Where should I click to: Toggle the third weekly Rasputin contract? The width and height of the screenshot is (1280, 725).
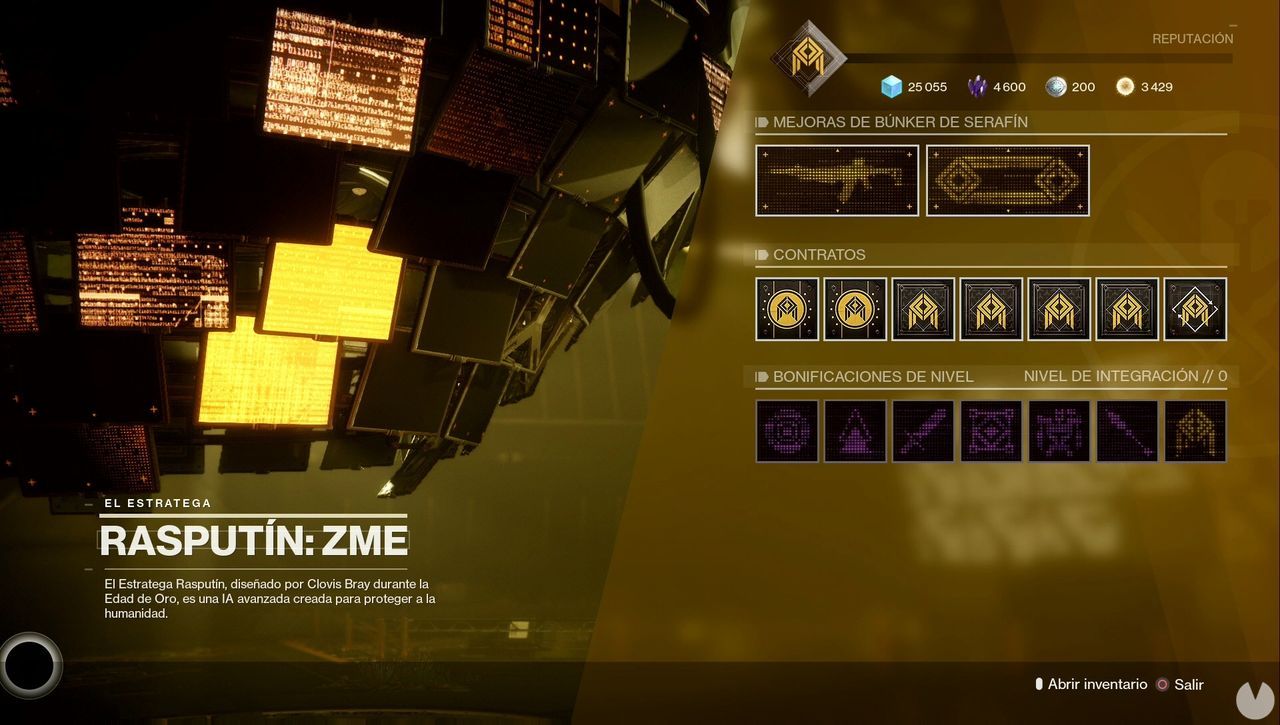(923, 309)
